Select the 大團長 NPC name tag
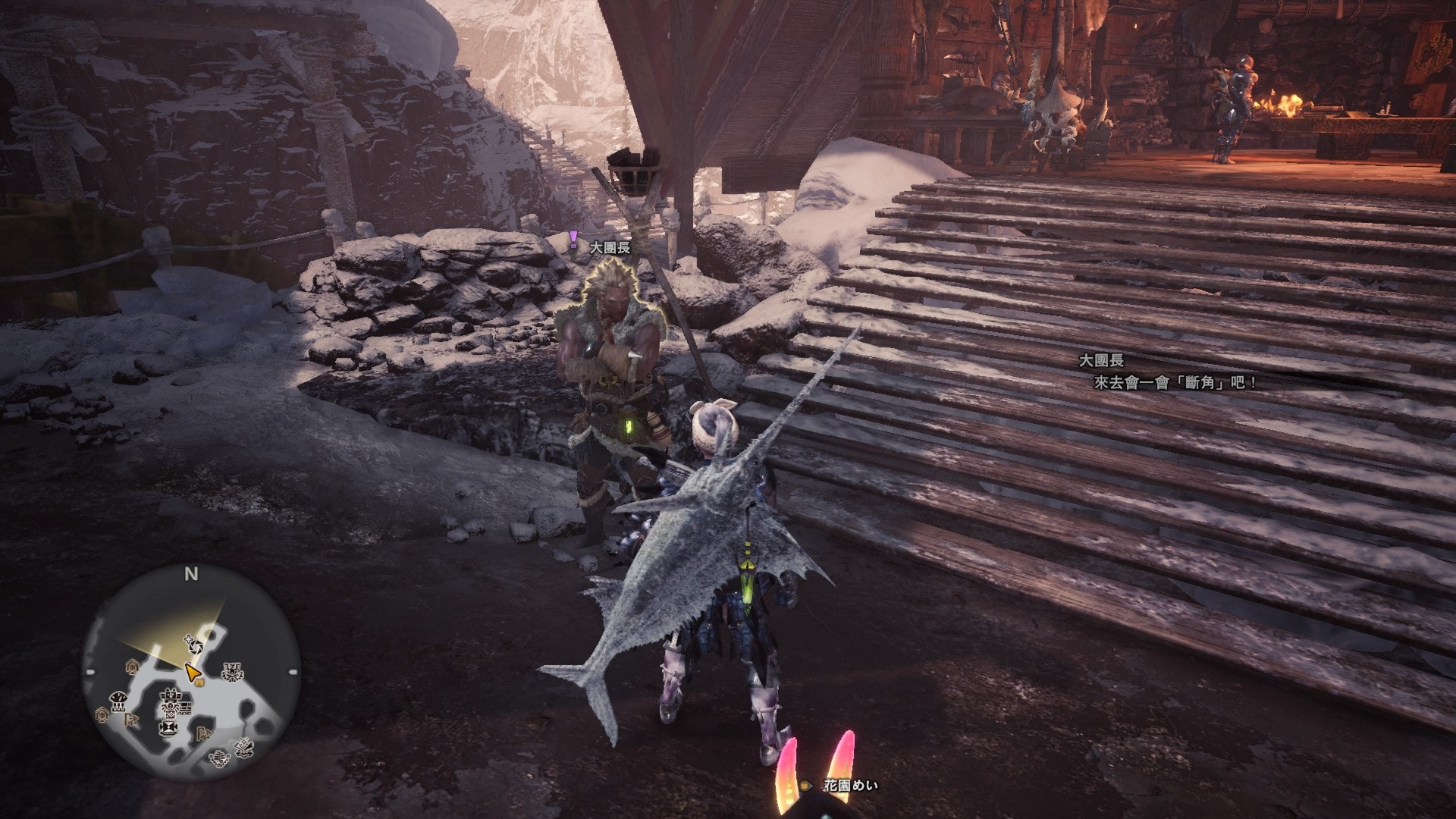 (610, 248)
